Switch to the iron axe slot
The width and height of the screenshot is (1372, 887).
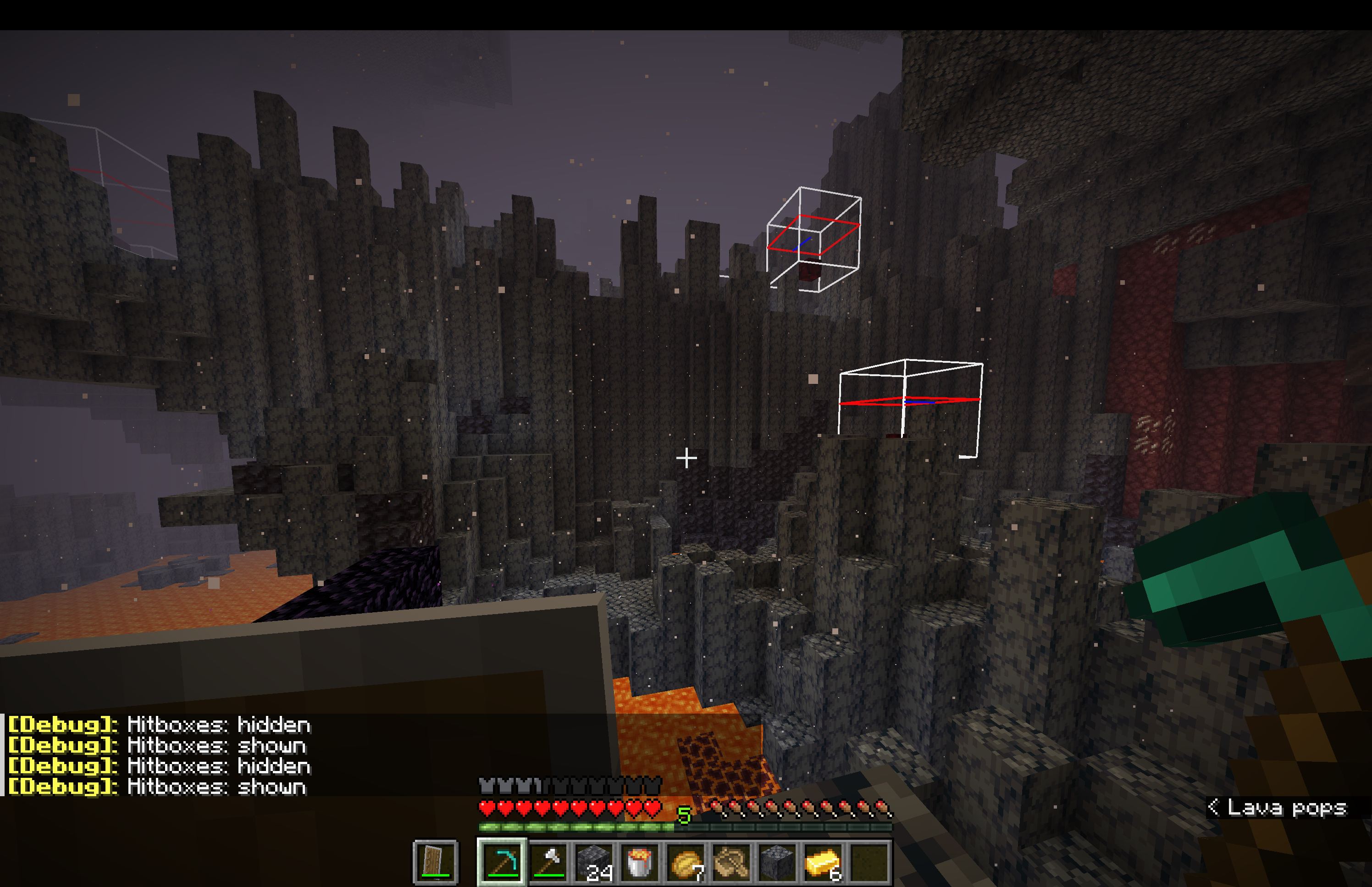pos(548,862)
